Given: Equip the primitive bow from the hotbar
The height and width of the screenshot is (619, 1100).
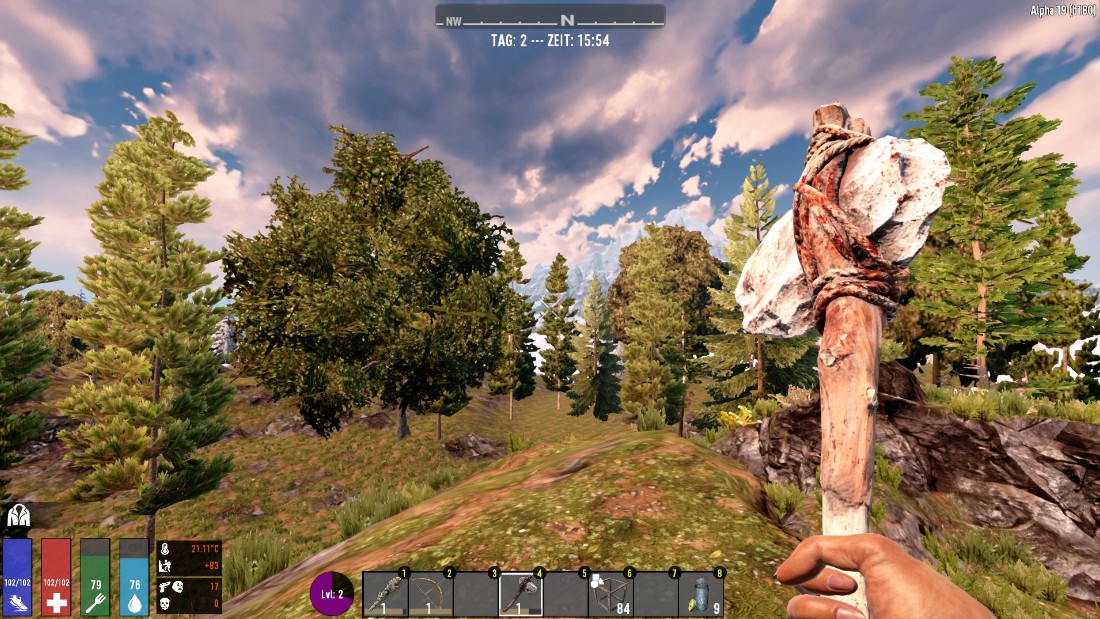Looking at the screenshot, I should [x=431, y=594].
